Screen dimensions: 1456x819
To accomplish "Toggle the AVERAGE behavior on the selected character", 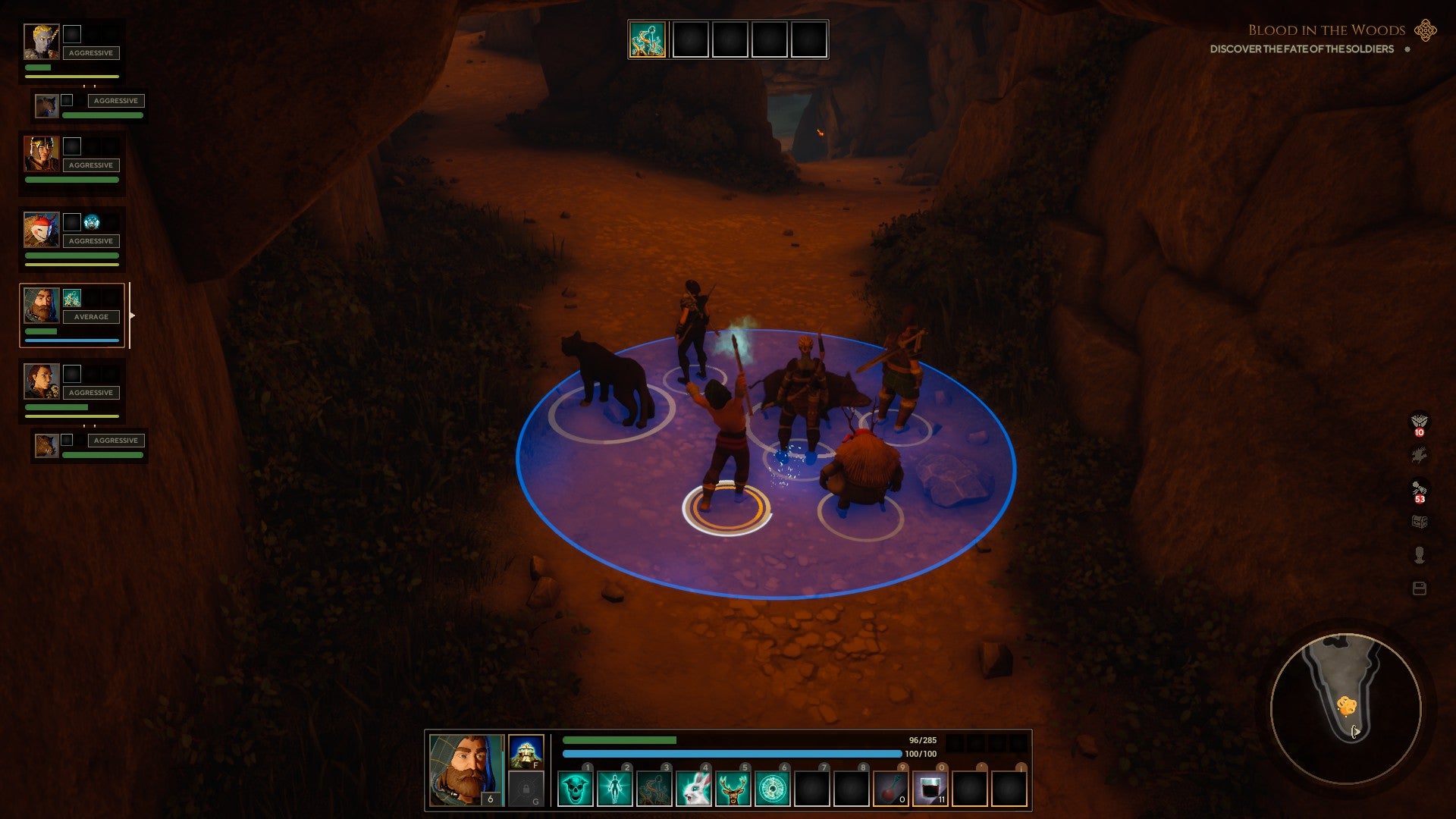I will (93, 317).
